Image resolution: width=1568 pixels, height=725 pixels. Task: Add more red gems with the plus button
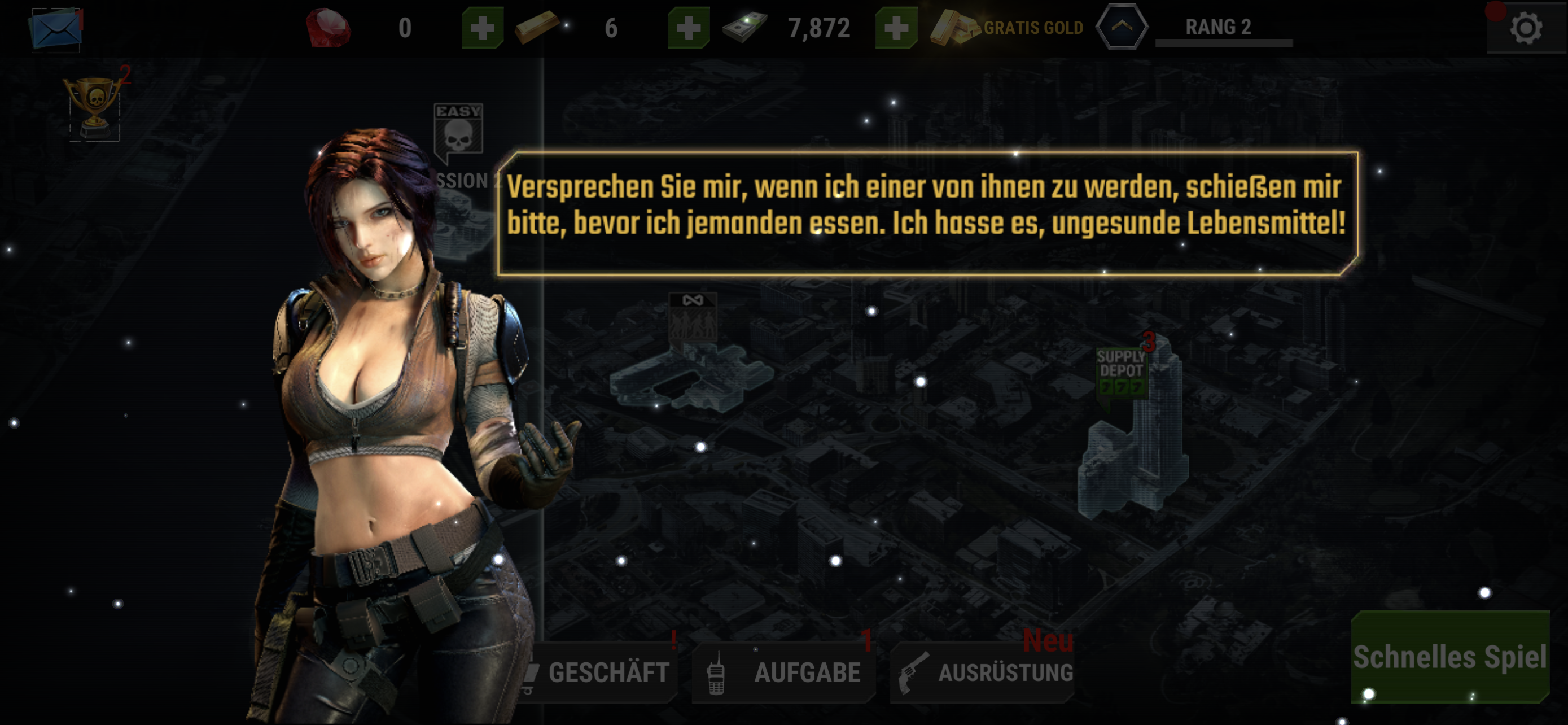coord(482,28)
